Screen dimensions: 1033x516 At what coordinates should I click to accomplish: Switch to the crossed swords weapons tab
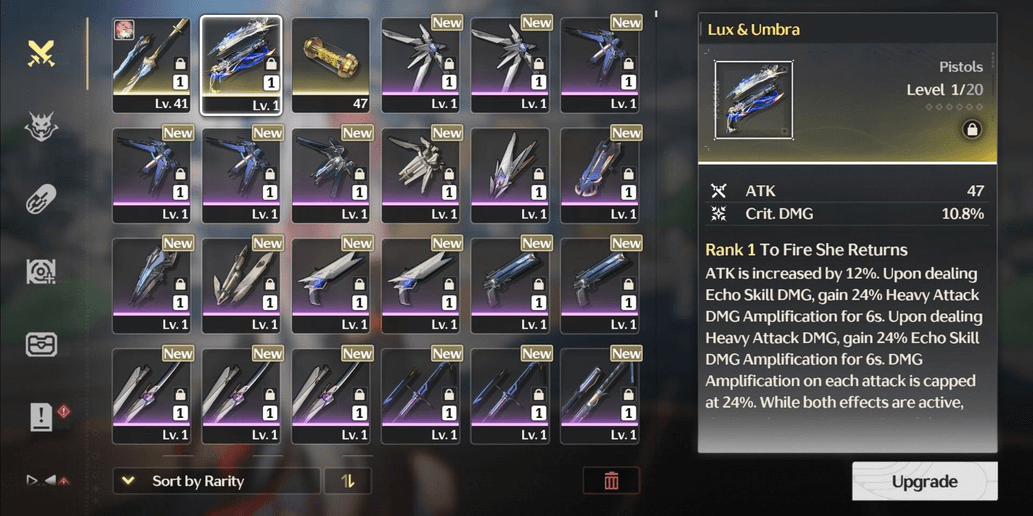40,53
